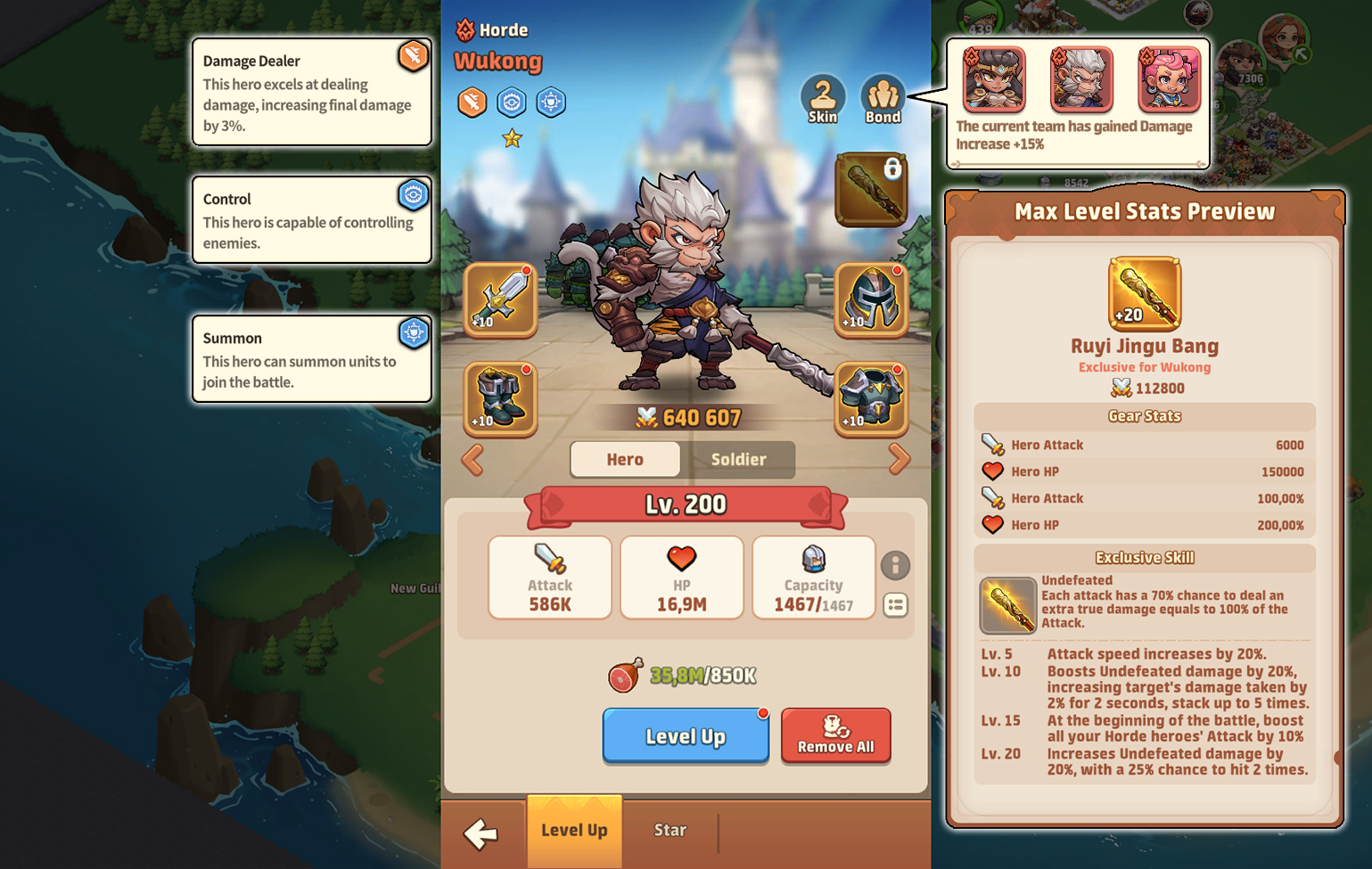Open the hero info circle expander
This screenshot has width=1372, height=869.
coord(896,565)
